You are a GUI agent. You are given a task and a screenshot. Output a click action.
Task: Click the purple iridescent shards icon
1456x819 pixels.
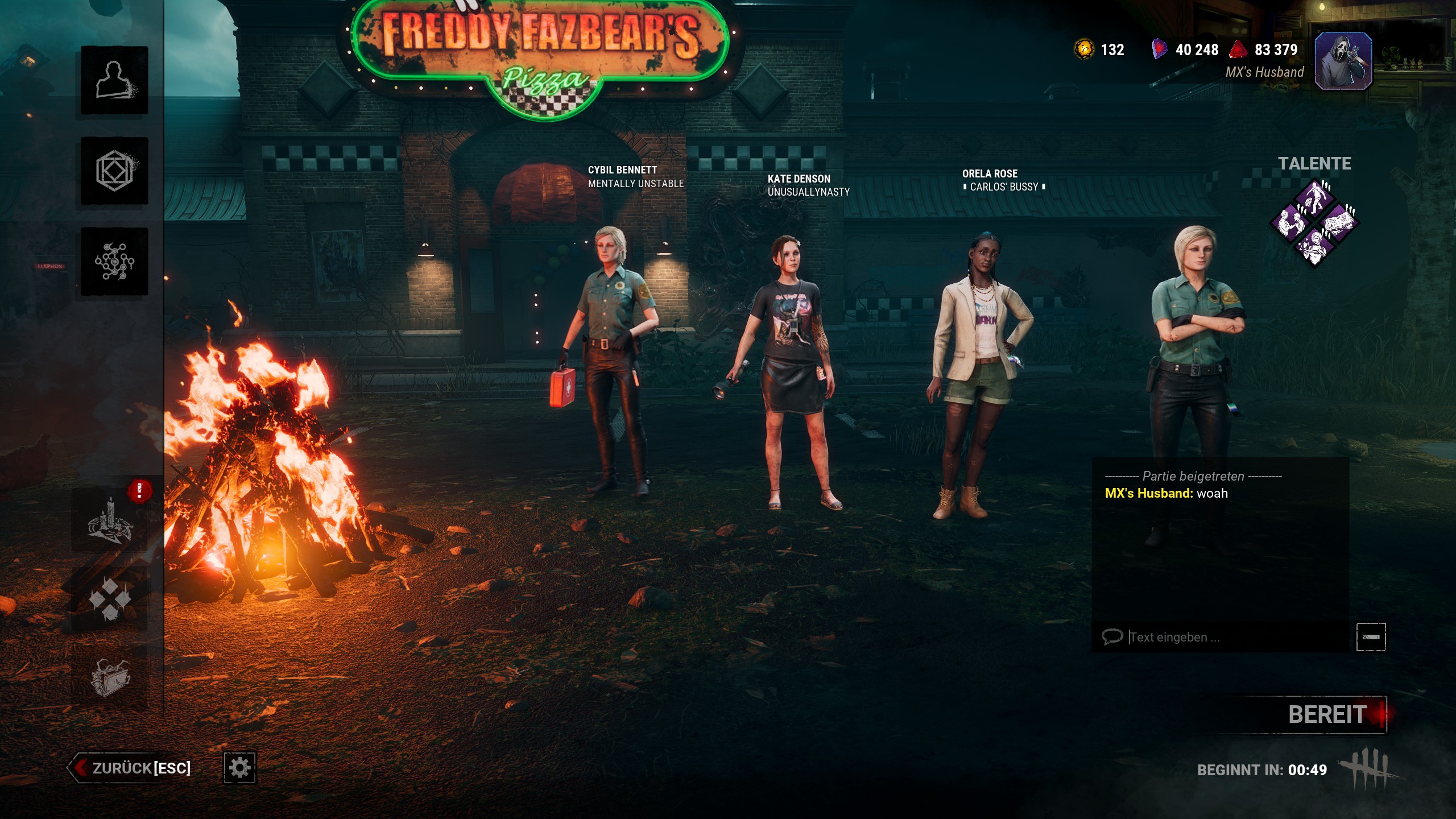pyautogui.click(x=1159, y=49)
